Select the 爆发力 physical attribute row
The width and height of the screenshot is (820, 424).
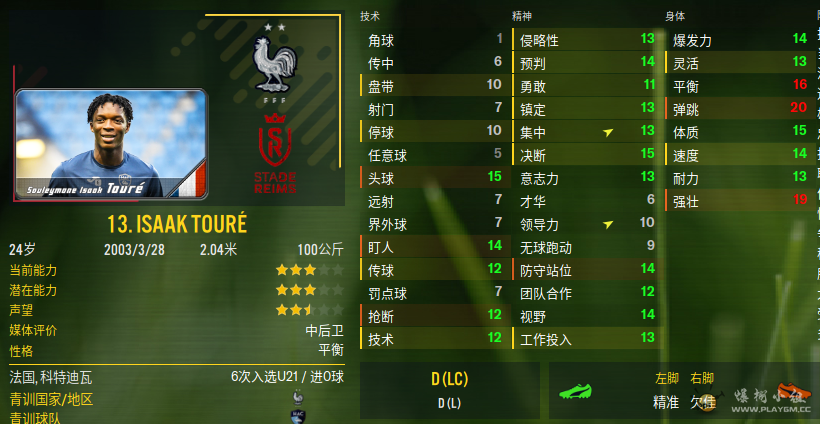point(738,40)
